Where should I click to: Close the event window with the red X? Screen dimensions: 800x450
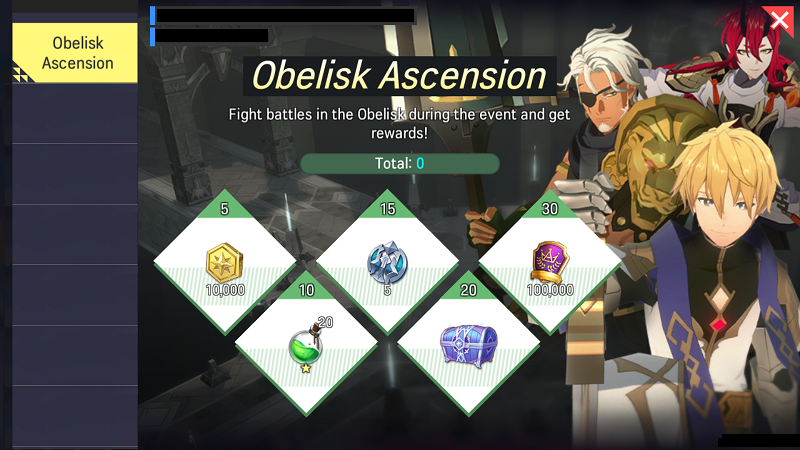778,20
